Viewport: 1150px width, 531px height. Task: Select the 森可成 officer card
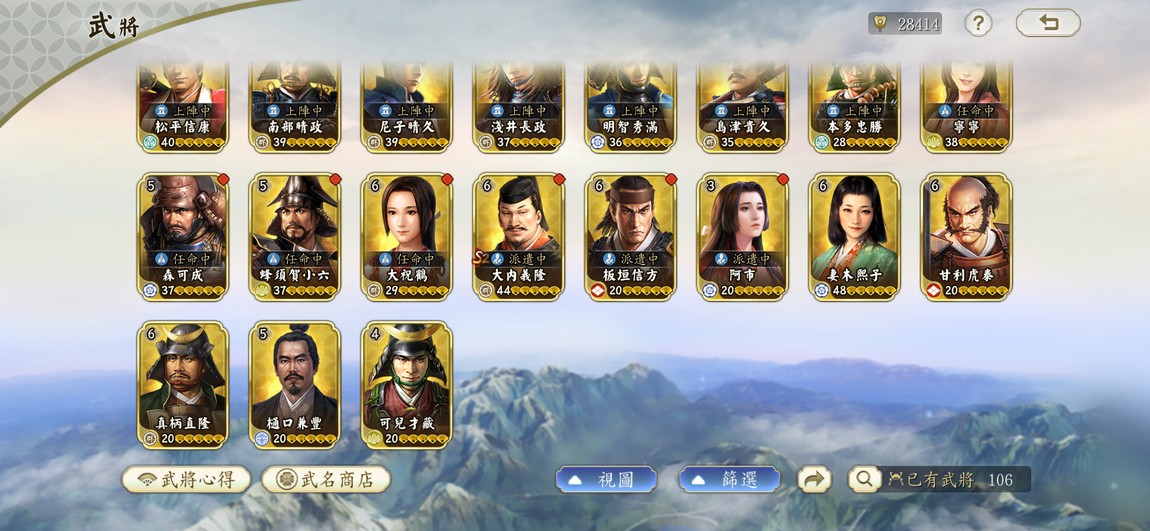pyautogui.click(x=183, y=236)
